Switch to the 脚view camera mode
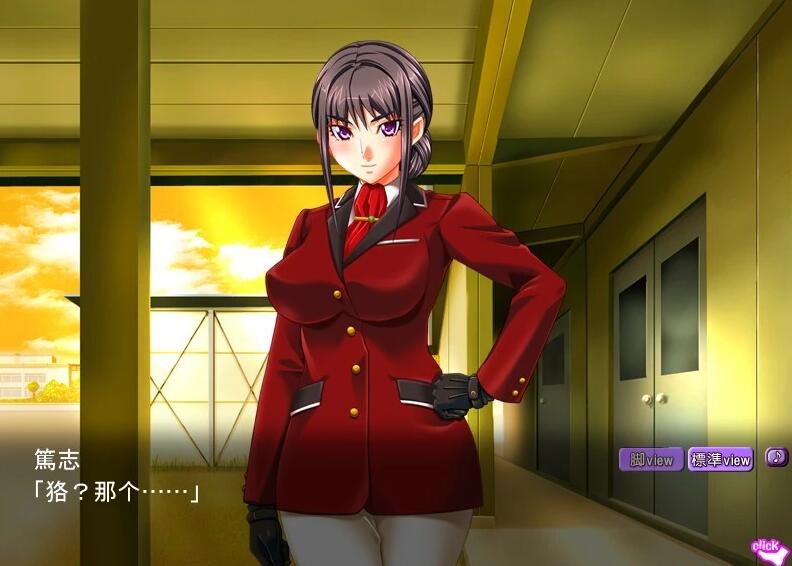 point(650,460)
